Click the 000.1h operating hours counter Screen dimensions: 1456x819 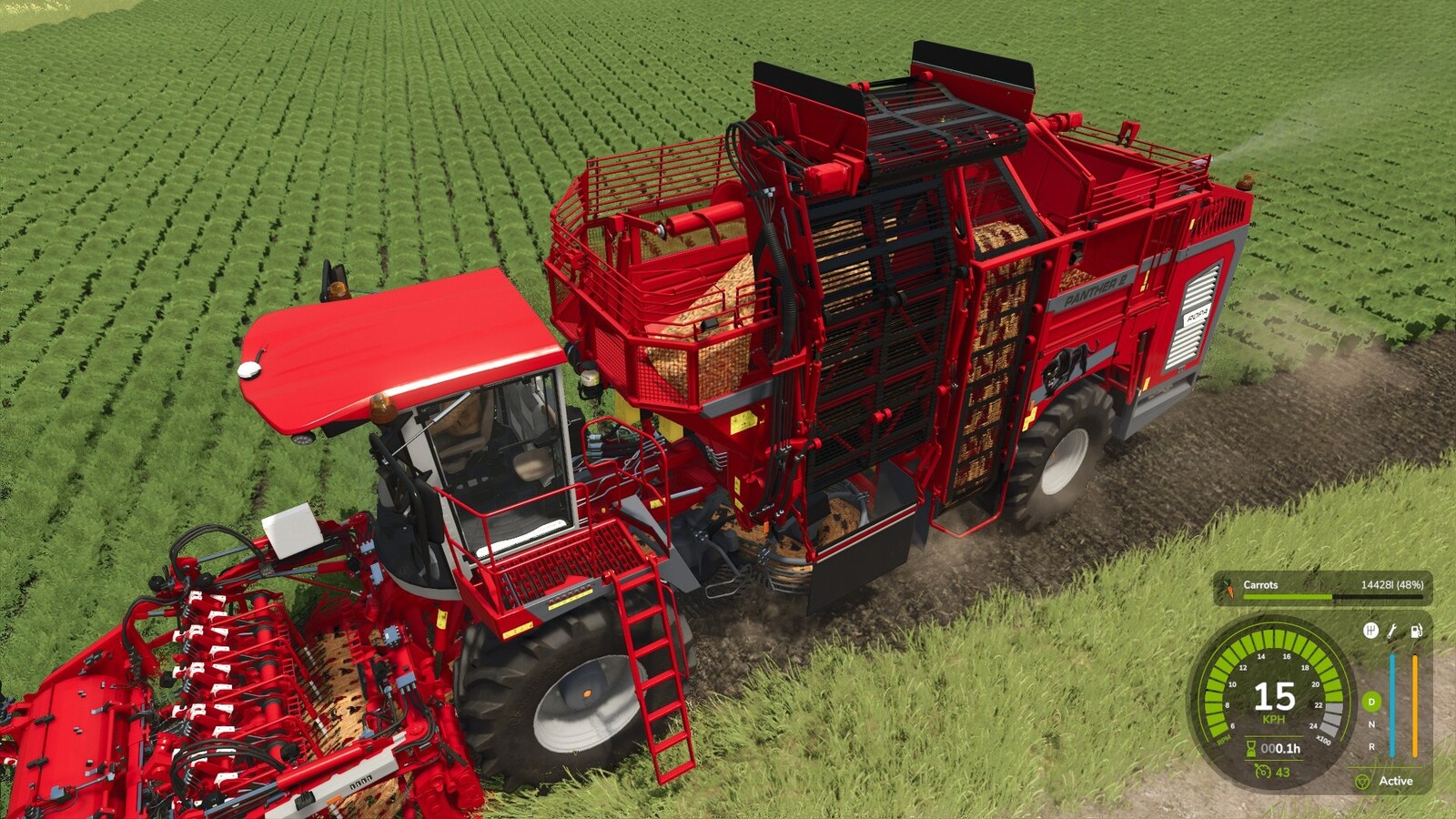click(1280, 748)
